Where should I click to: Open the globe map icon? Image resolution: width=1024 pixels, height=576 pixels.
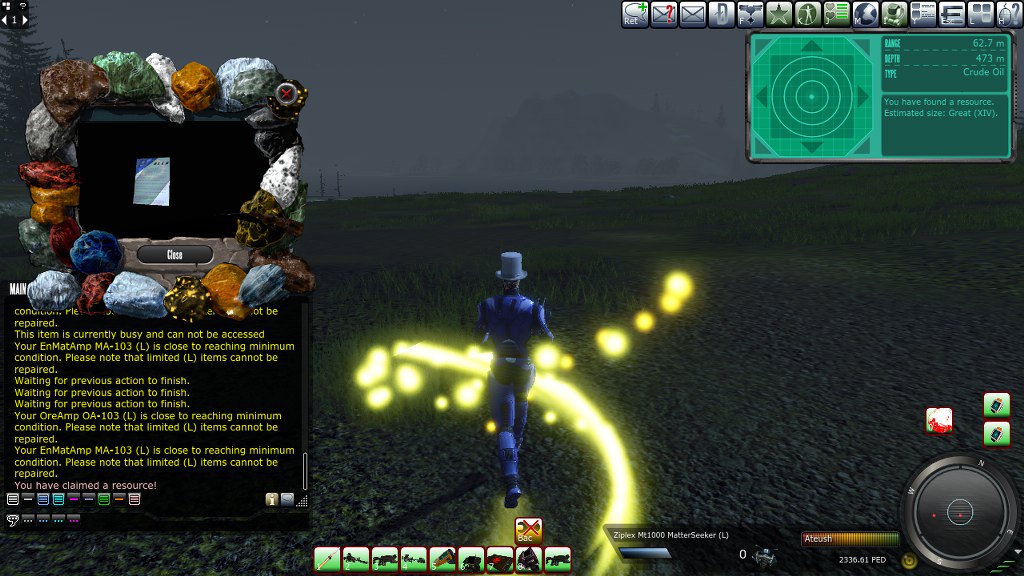866,14
